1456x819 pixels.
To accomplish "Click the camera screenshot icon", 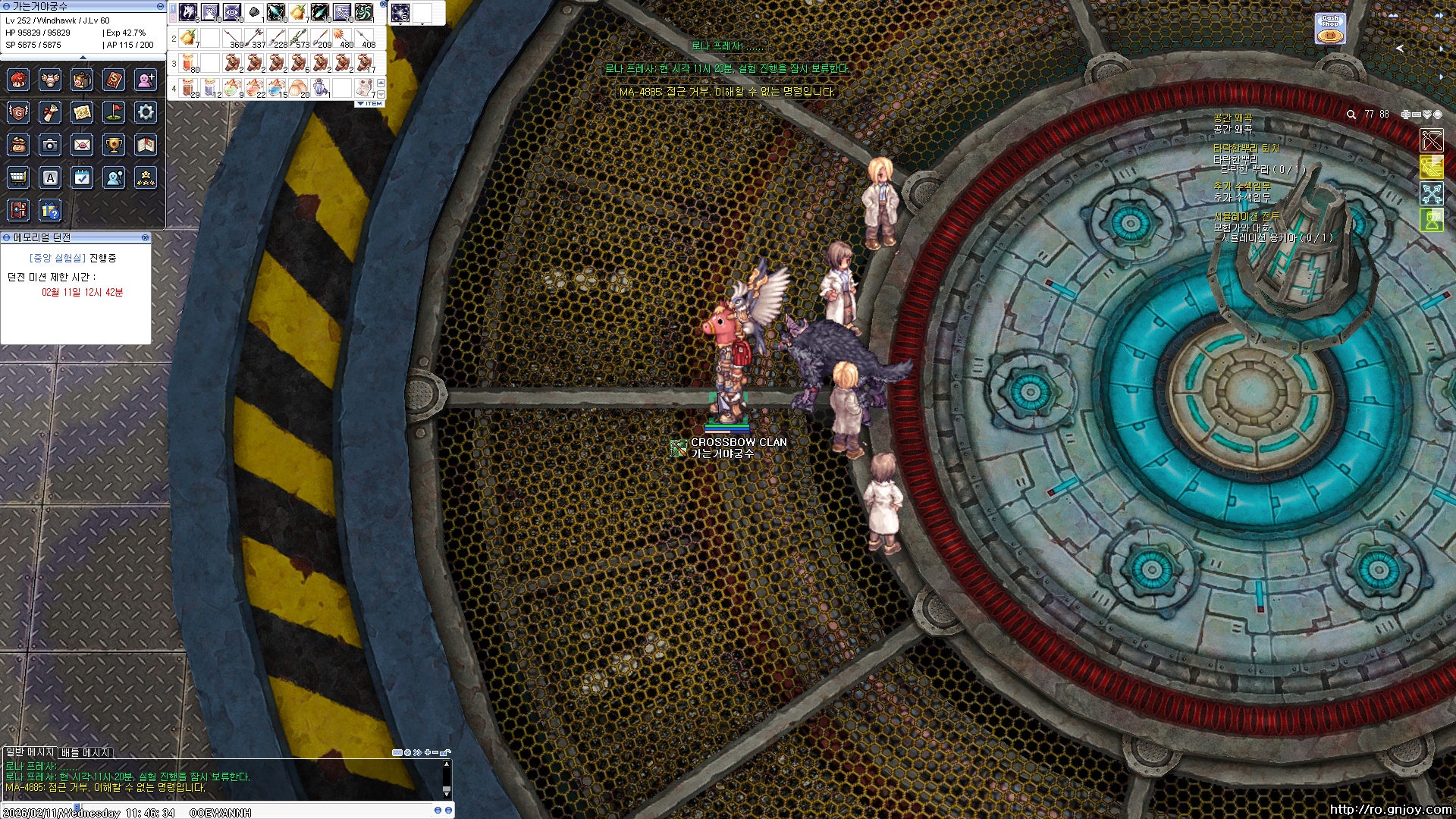I will (50, 145).
